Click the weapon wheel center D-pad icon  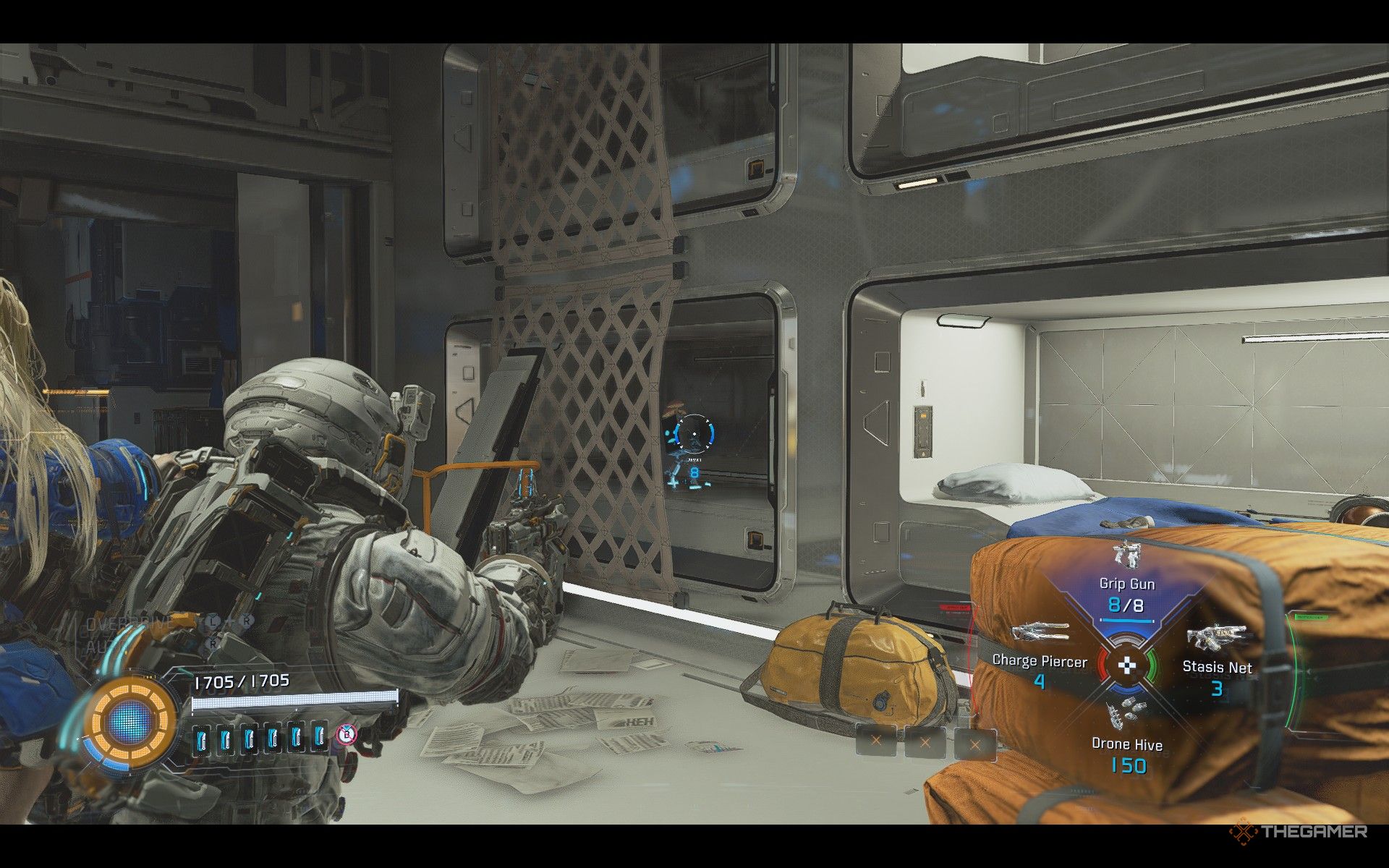(1126, 665)
